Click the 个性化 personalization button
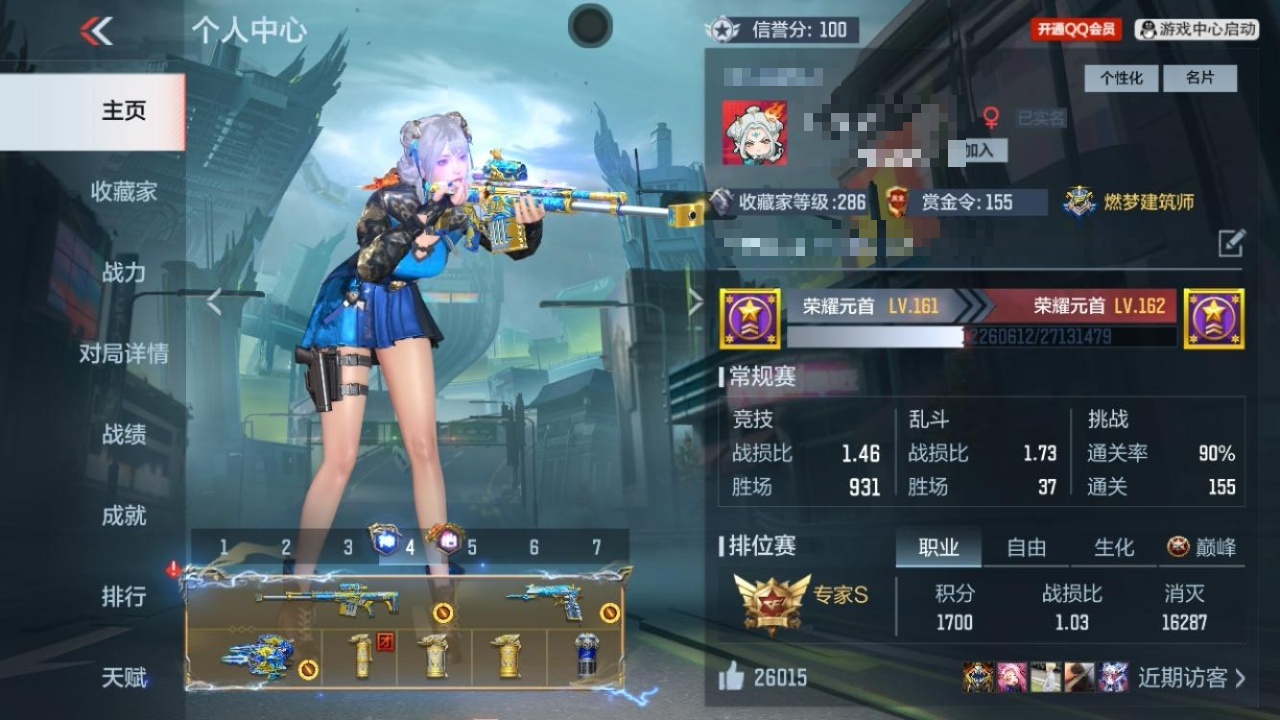Viewport: 1280px width, 720px height. tap(1121, 78)
